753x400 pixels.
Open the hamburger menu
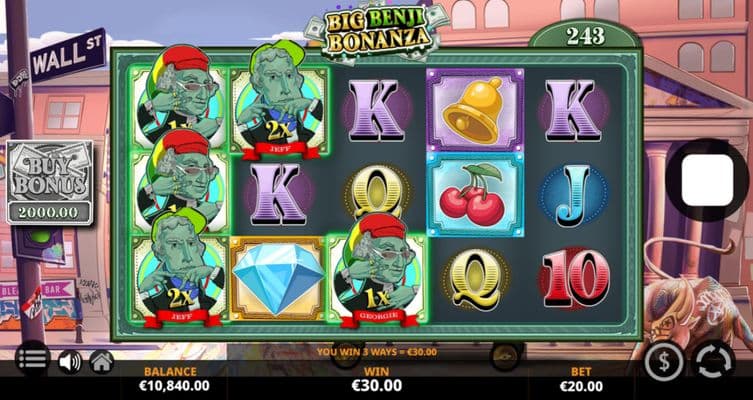(32, 359)
